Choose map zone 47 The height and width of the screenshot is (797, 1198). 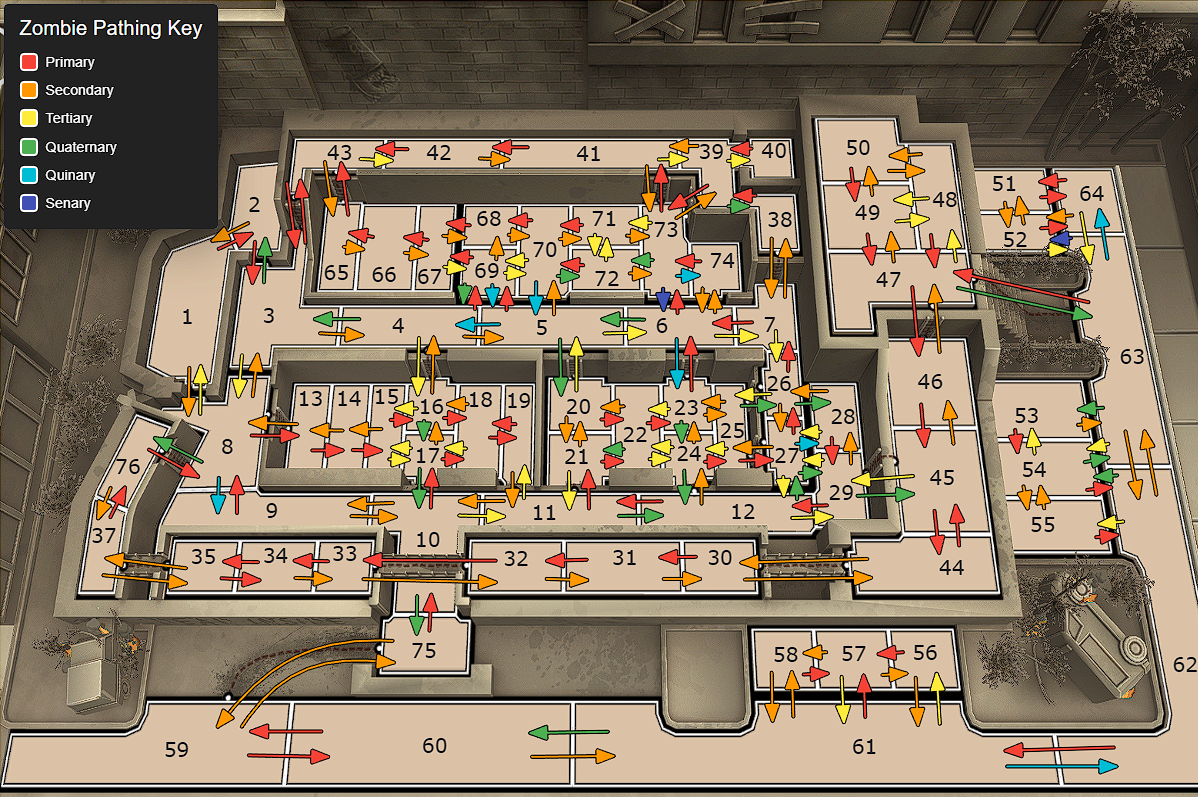click(x=888, y=280)
